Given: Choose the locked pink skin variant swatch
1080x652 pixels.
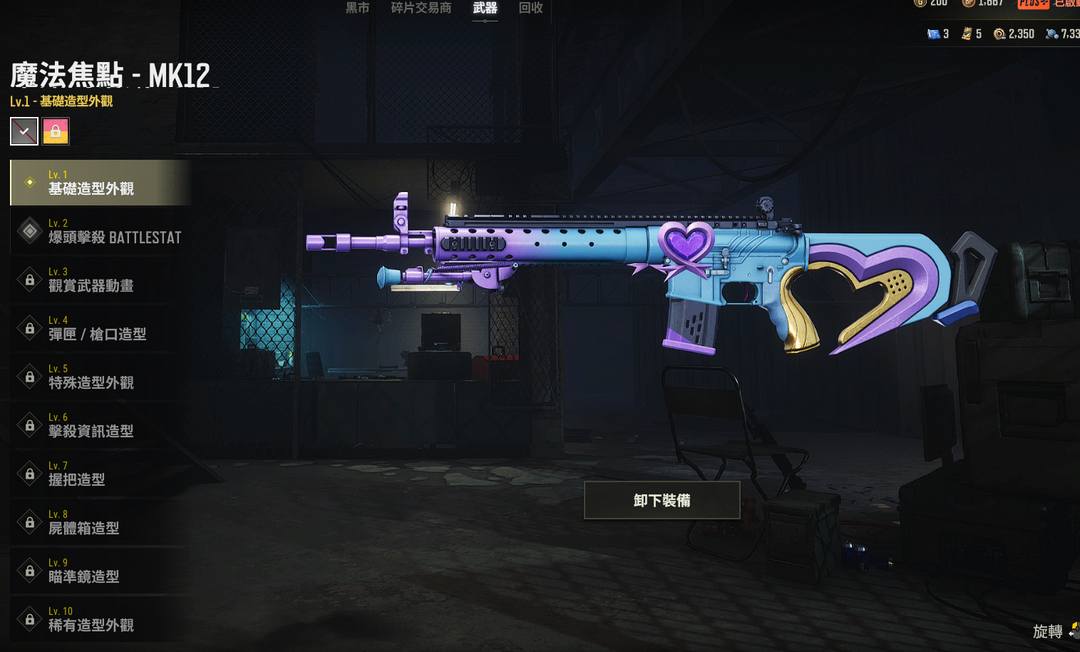Looking at the screenshot, I should pyautogui.click(x=56, y=131).
